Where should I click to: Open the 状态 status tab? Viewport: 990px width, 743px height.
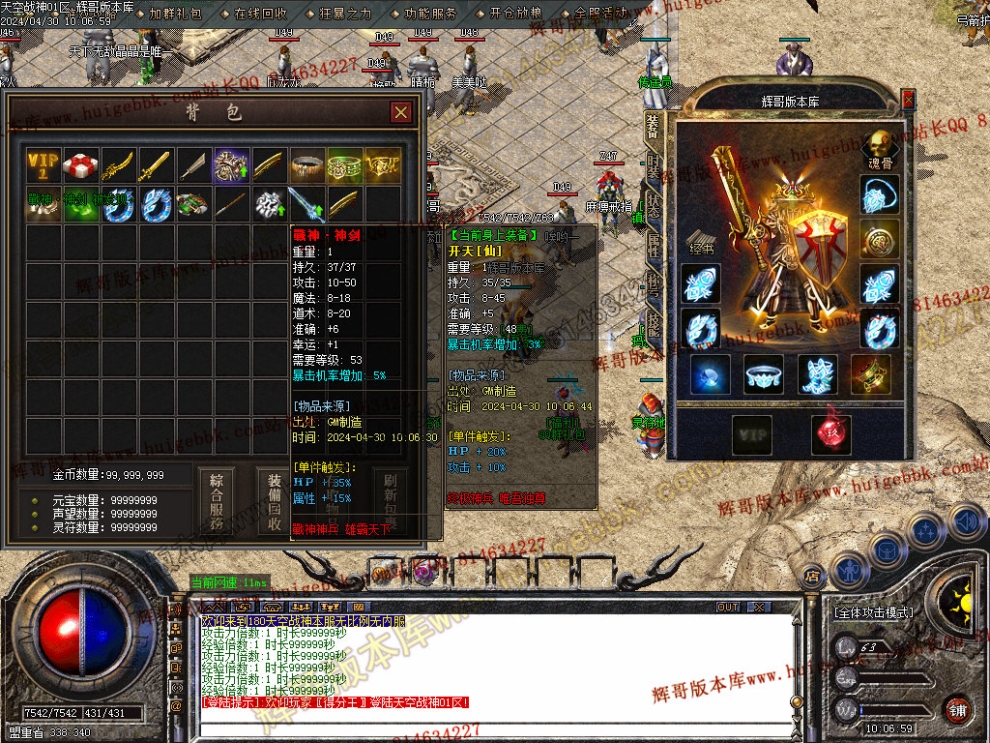pos(653,205)
